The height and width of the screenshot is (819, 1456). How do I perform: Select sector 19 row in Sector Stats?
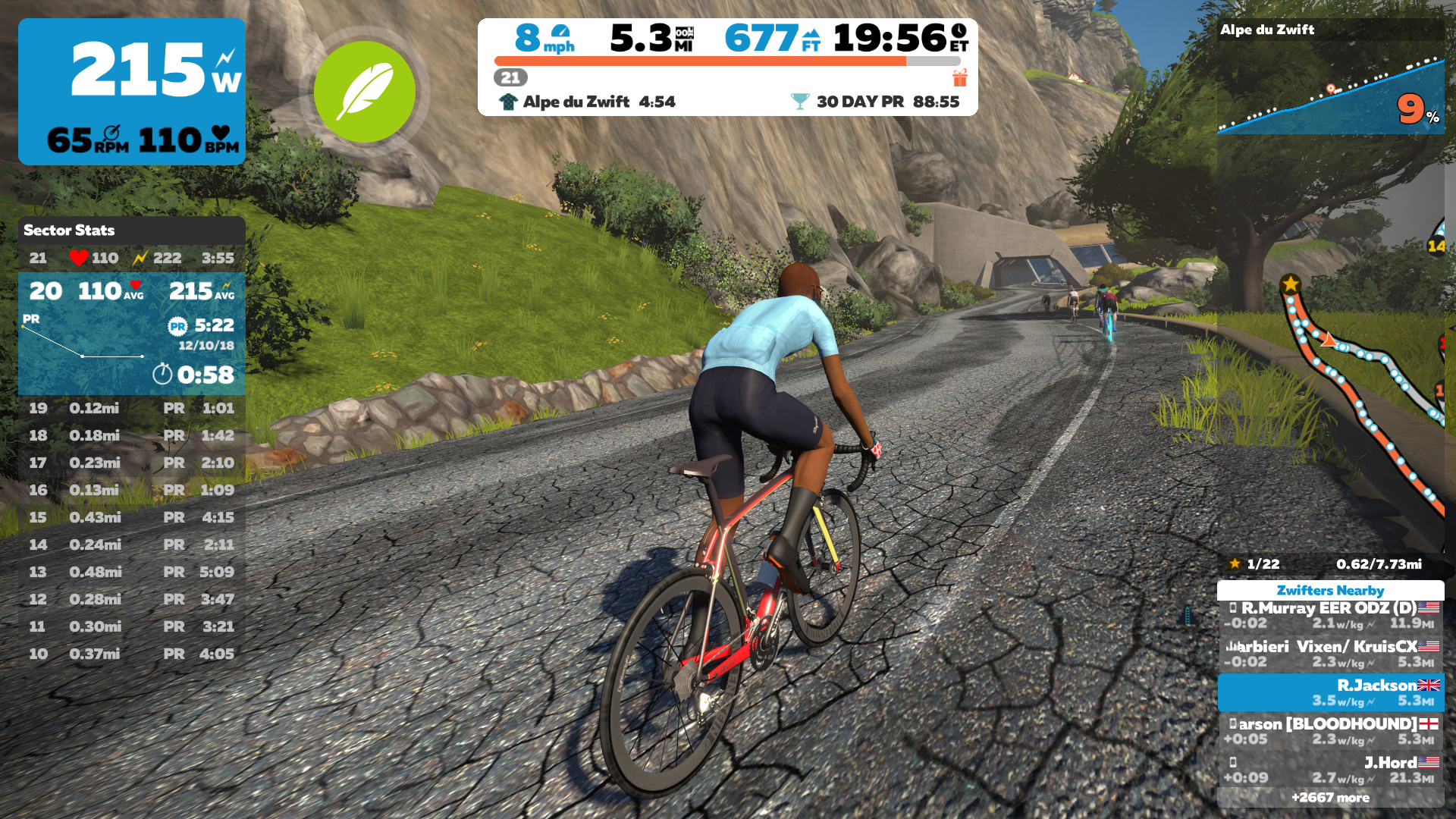pyautogui.click(x=131, y=408)
